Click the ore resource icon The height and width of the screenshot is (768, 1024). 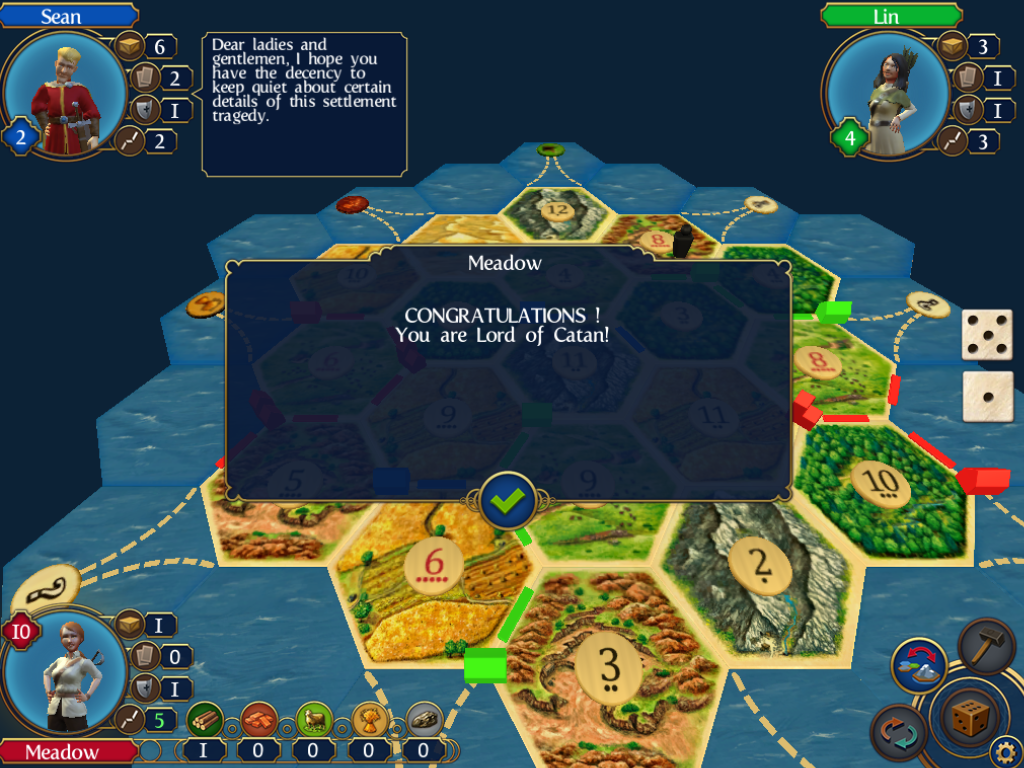click(425, 720)
